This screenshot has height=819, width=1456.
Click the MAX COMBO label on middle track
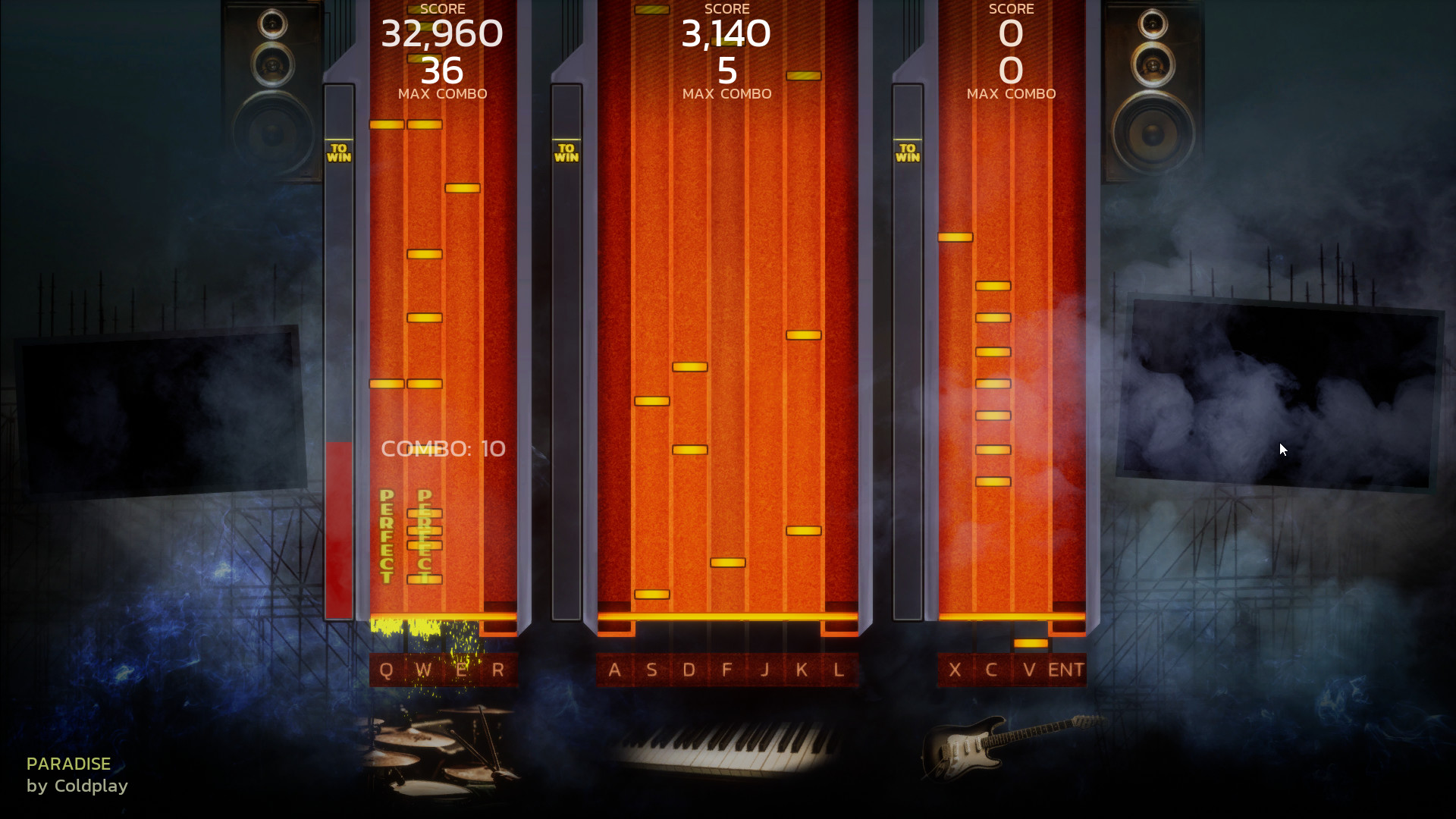[726, 93]
